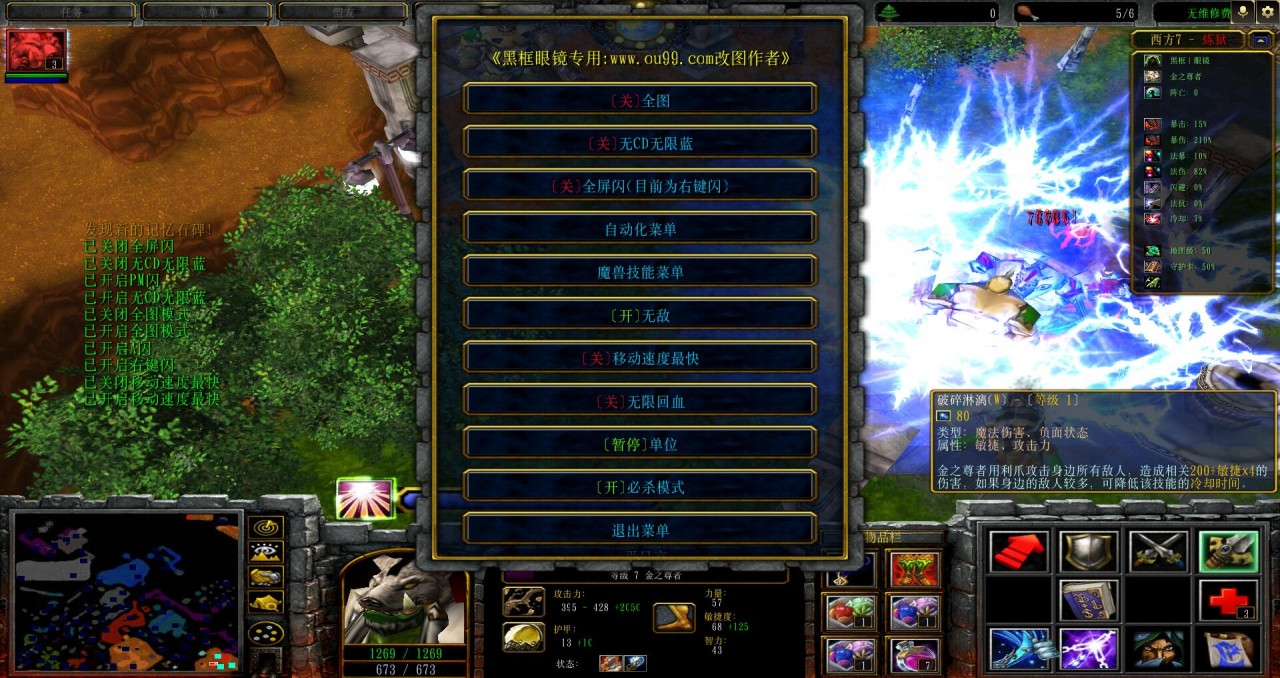This screenshot has height=678, width=1280.
Task: Click the minimap
Action: pyautogui.click(x=125, y=590)
